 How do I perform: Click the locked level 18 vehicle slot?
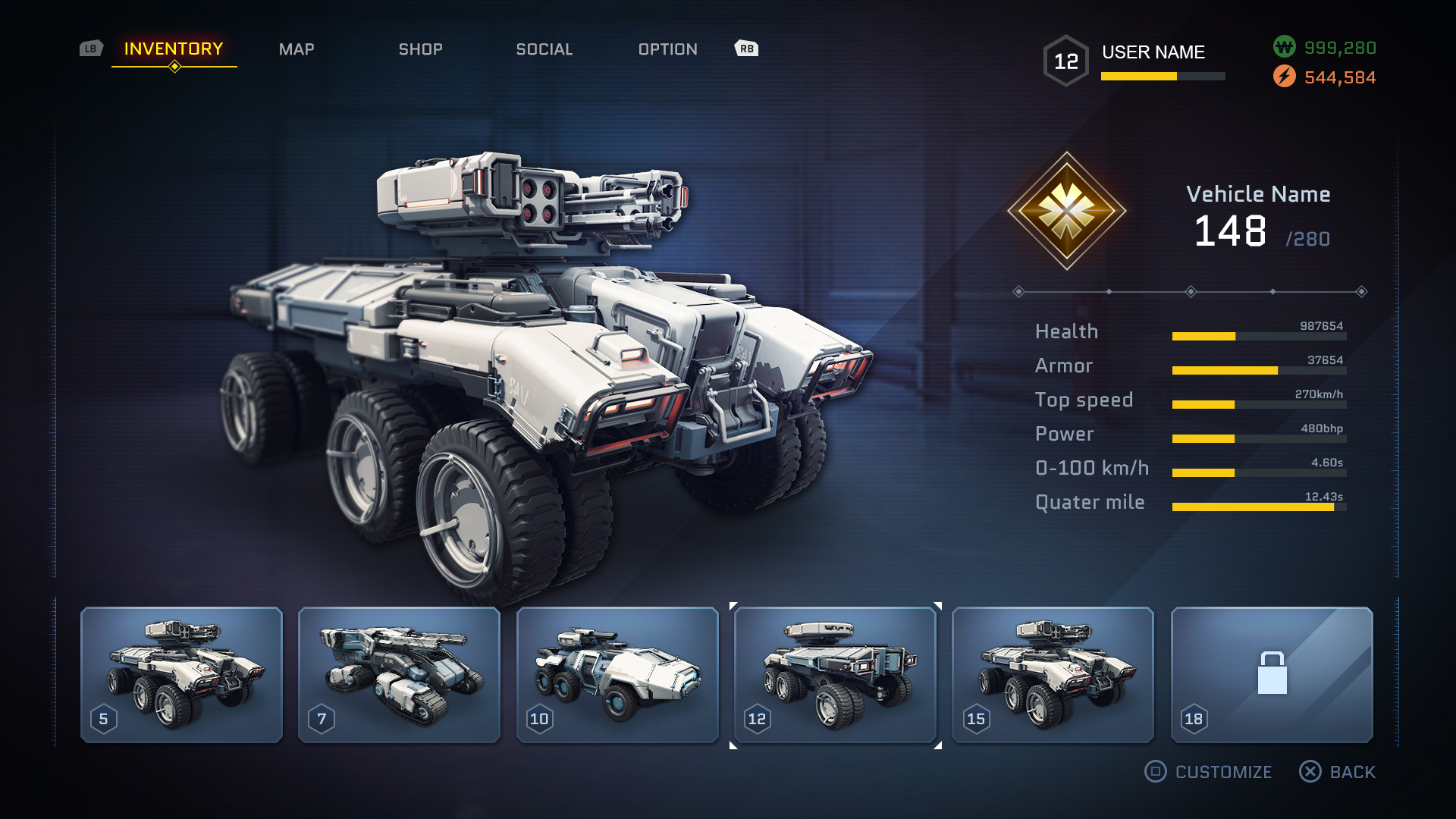tap(1272, 674)
